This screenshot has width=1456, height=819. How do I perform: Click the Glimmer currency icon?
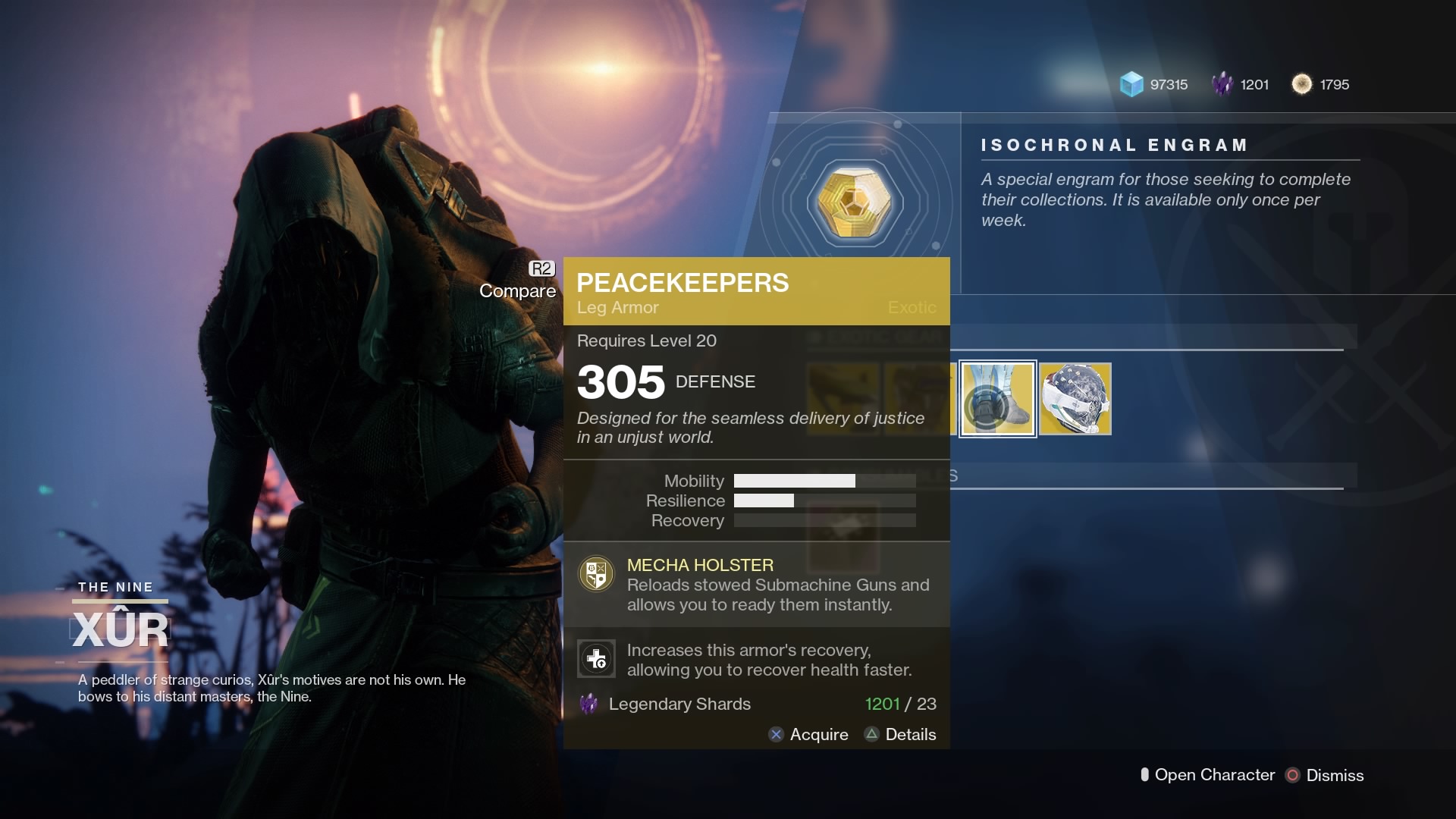coord(1131,85)
